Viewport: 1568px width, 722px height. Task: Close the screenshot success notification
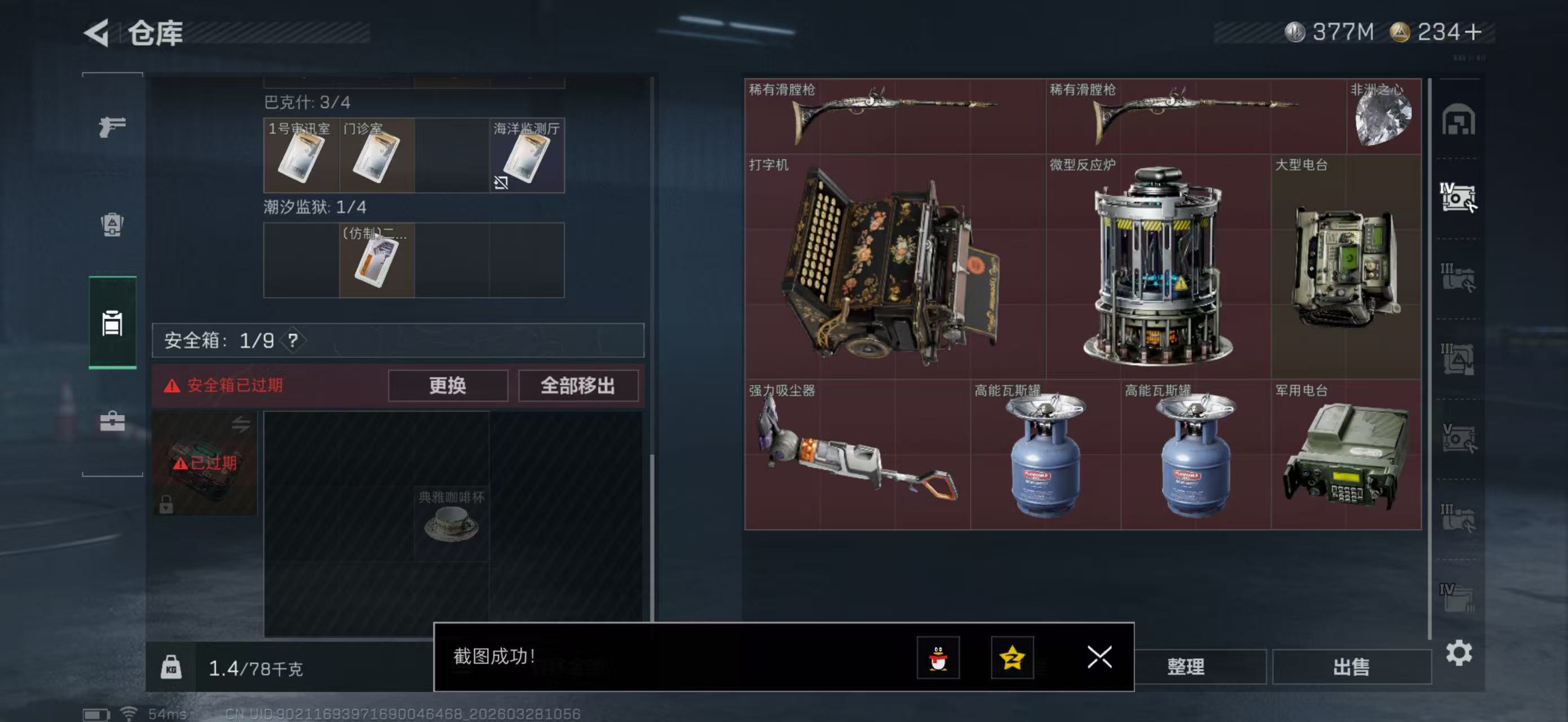1099,658
